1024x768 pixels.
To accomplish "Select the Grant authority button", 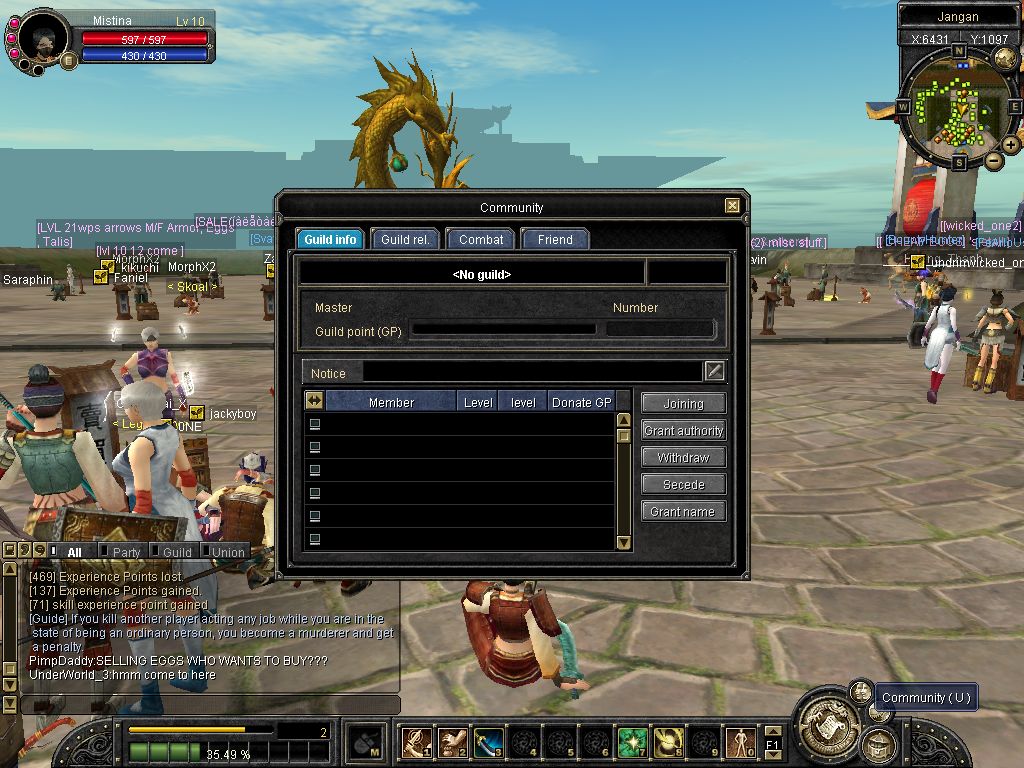I will click(x=683, y=431).
